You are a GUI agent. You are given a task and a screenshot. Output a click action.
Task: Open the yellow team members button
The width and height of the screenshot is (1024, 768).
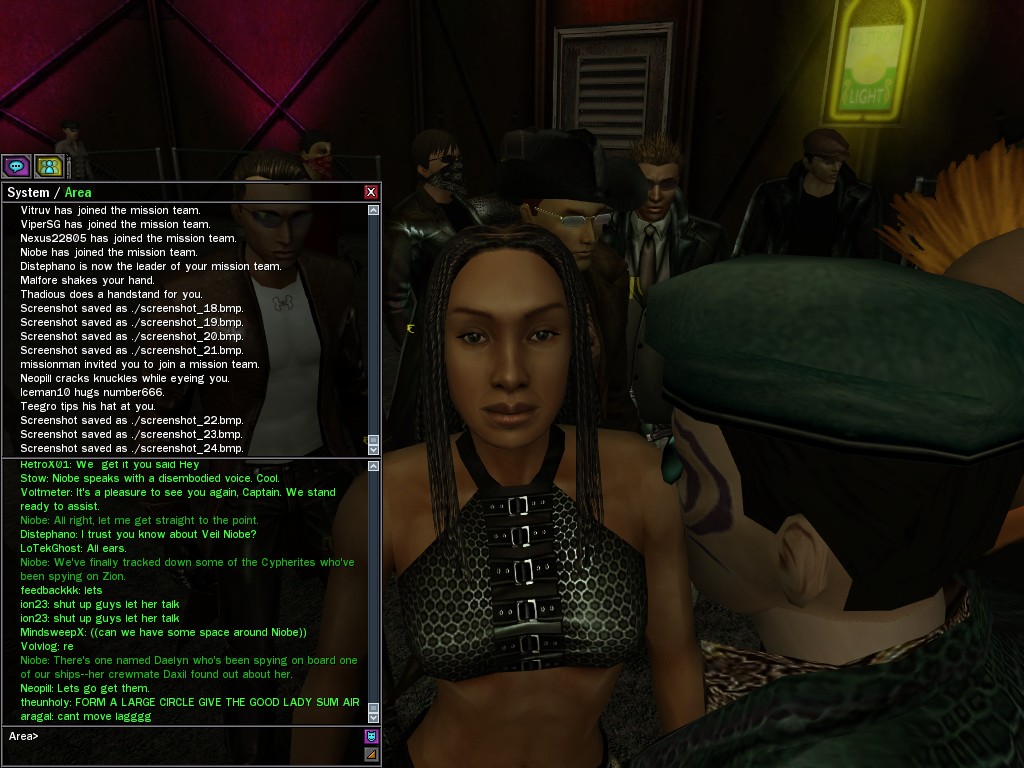pyautogui.click(x=47, y=166)
